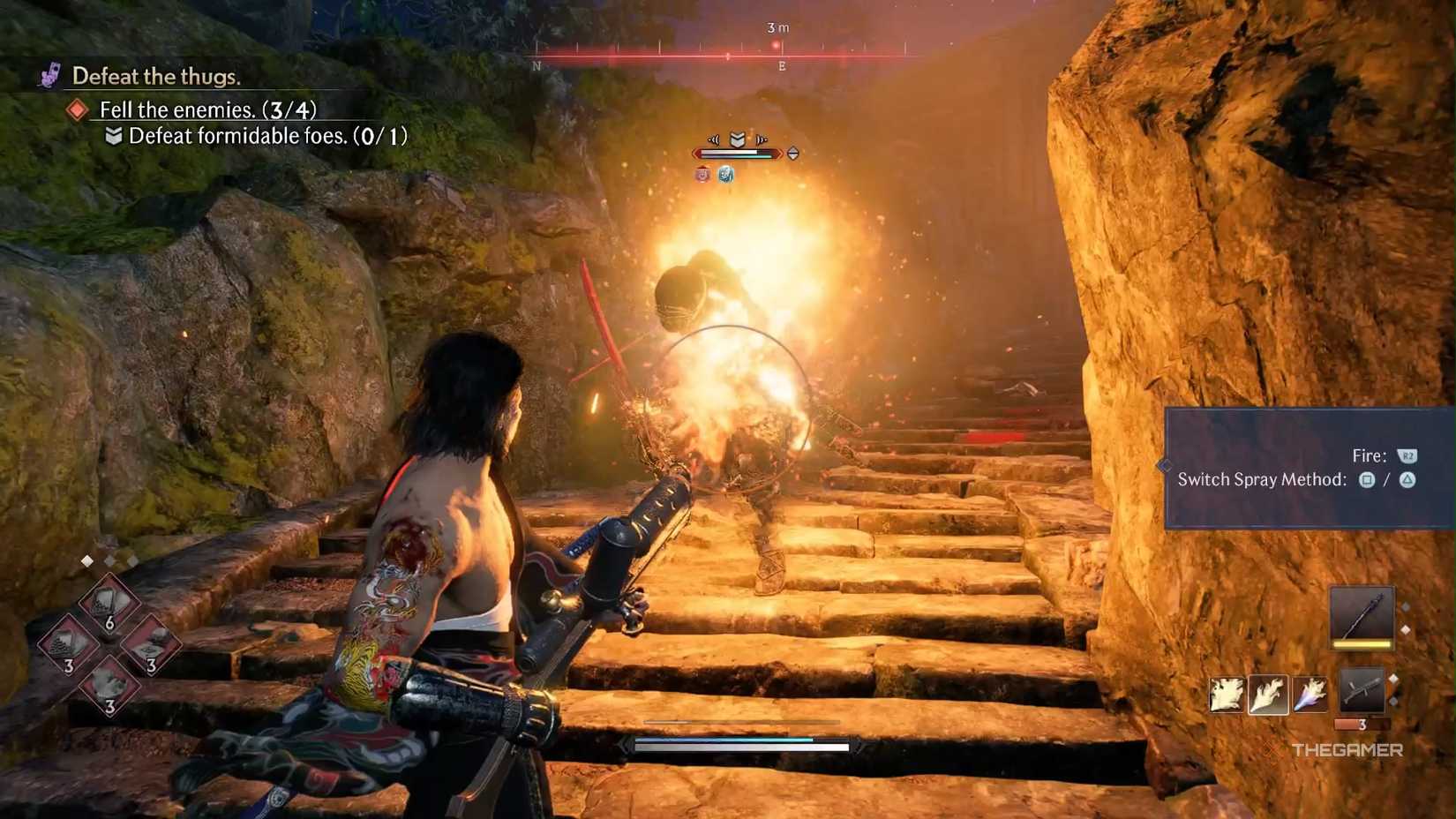1456x819 pixels.
Task: Click the sword sidearm icon with ammo count 3
Action: click(1362, 691)
